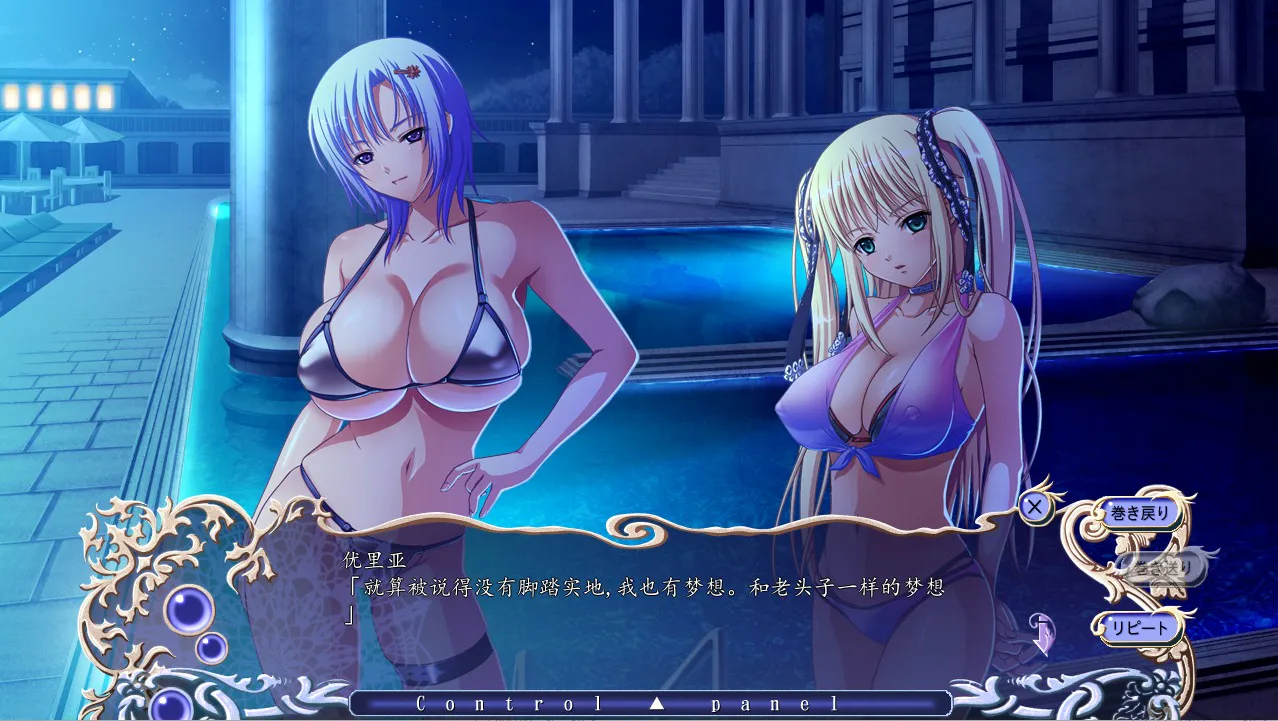Viewport: 1278px width, 721px height.
Task: Expand the Control panel bar
Action: [x=651, y=703]
